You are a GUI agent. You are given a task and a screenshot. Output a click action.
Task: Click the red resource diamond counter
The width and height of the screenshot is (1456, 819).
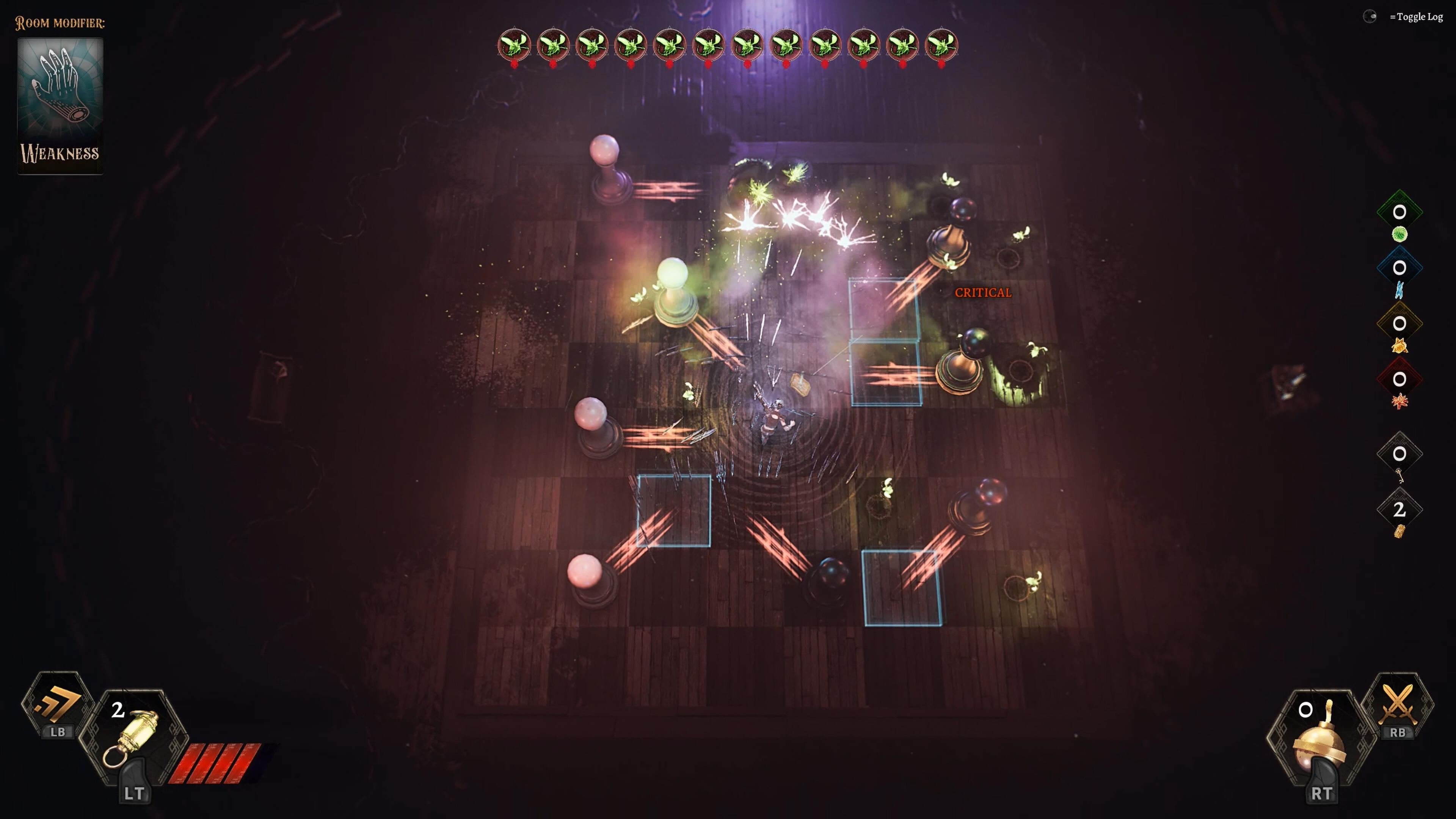click(x=1399, y=379)
